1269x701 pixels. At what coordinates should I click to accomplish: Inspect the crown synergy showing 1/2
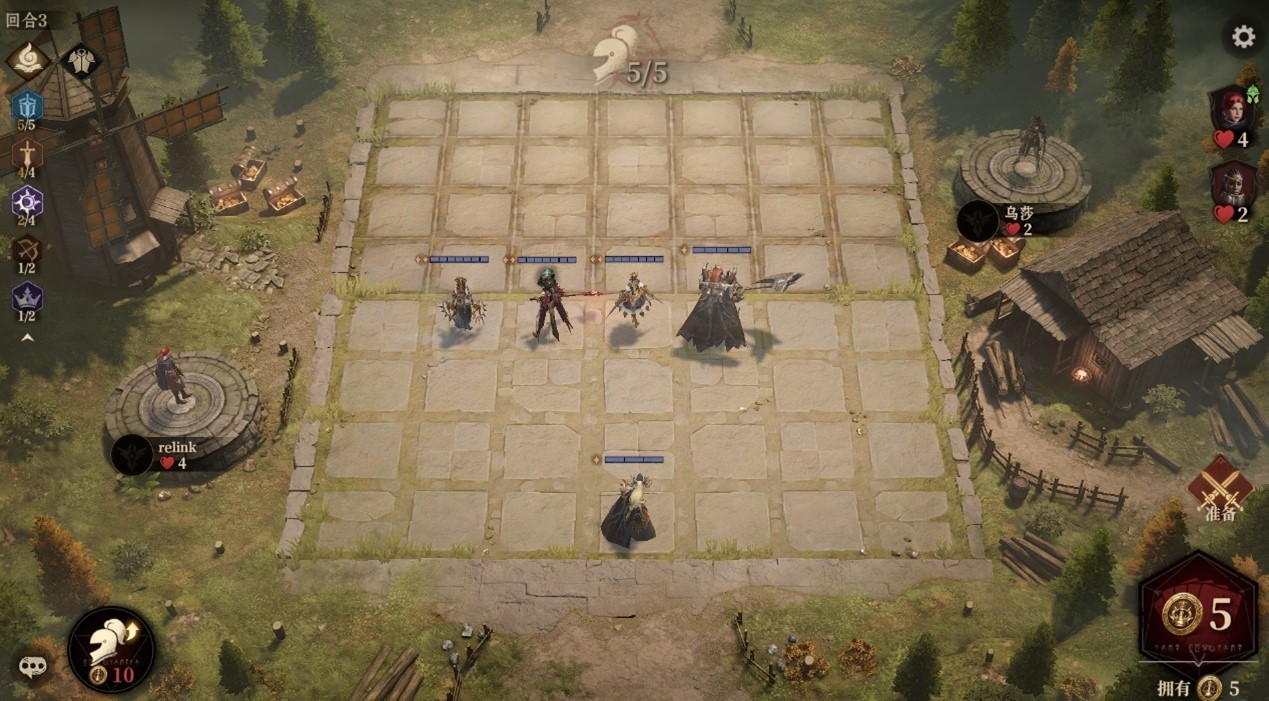(x=27, y=297)
